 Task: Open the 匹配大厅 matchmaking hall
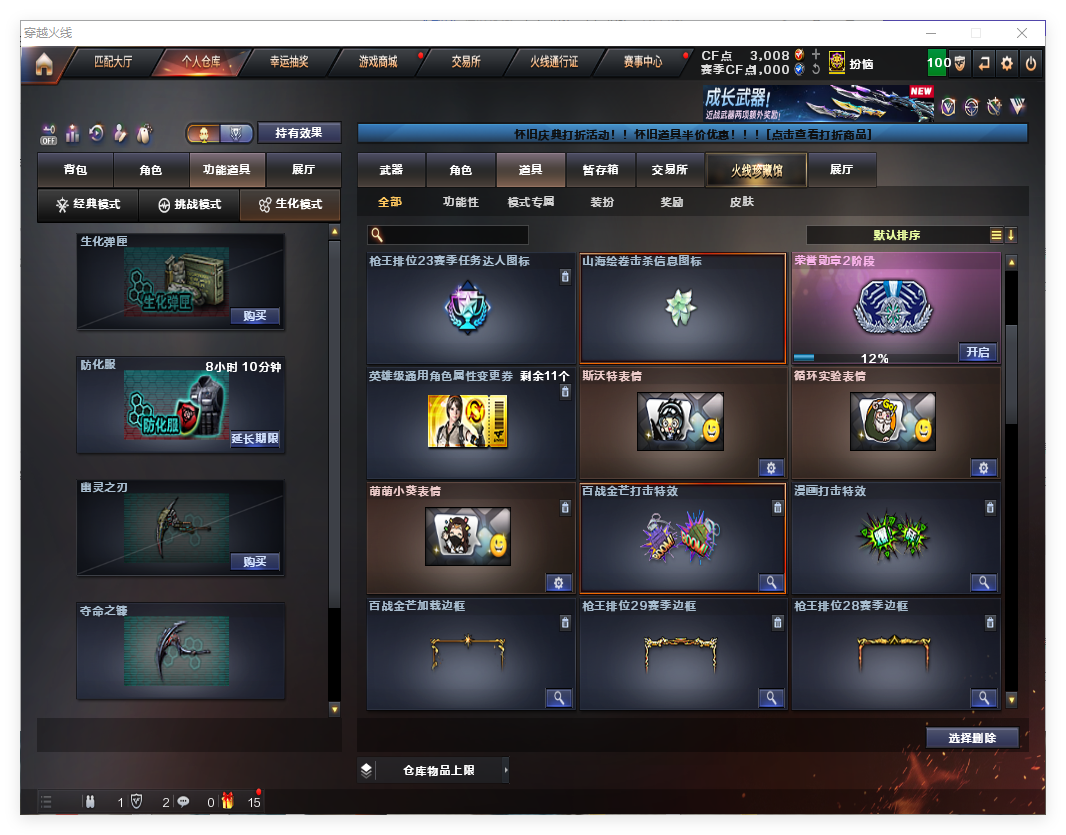[x=112, y=62]
